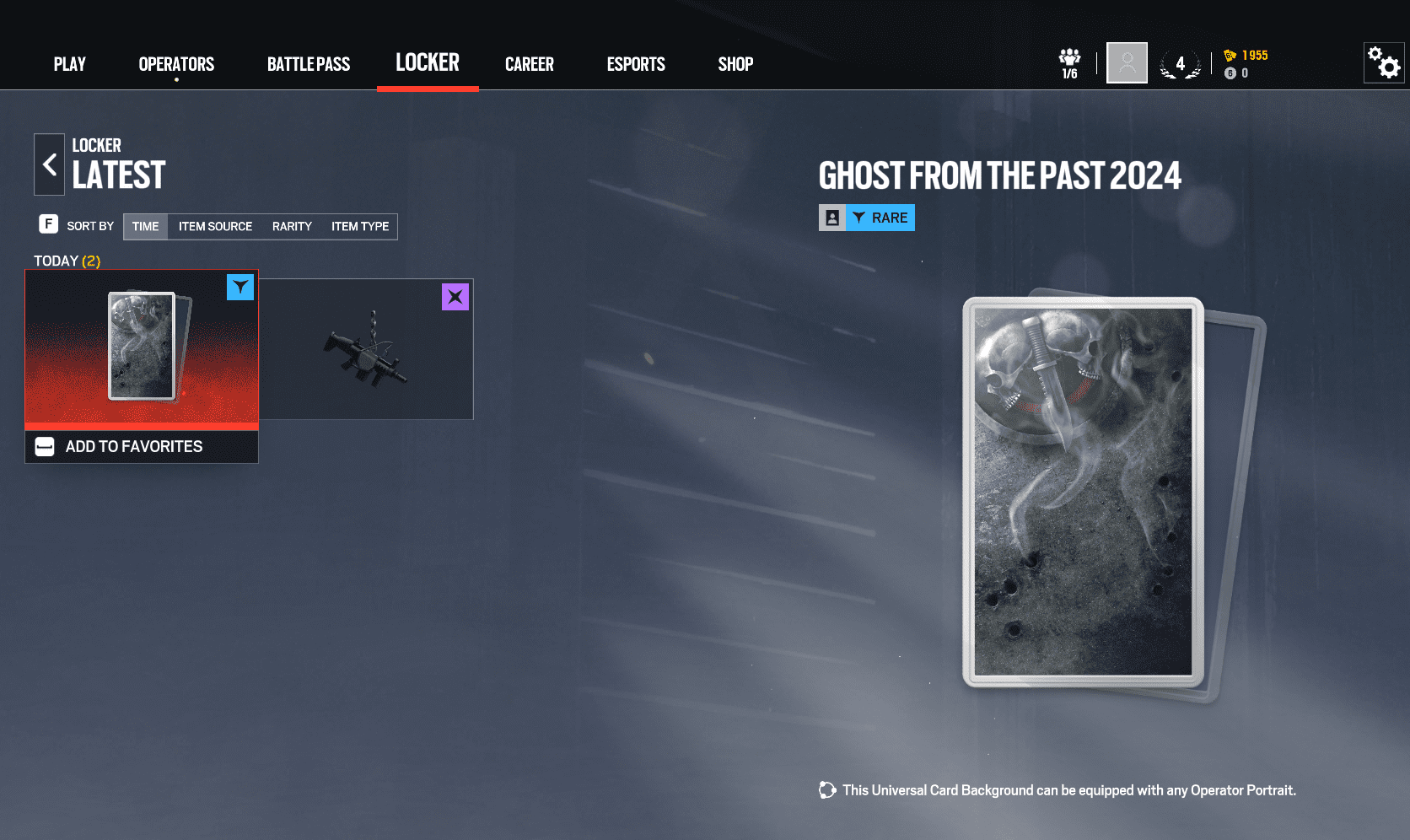The width and height of the screenshot is (1410, 840).
Task: Open game settings via the gears icon
Action: [1383, 62]
